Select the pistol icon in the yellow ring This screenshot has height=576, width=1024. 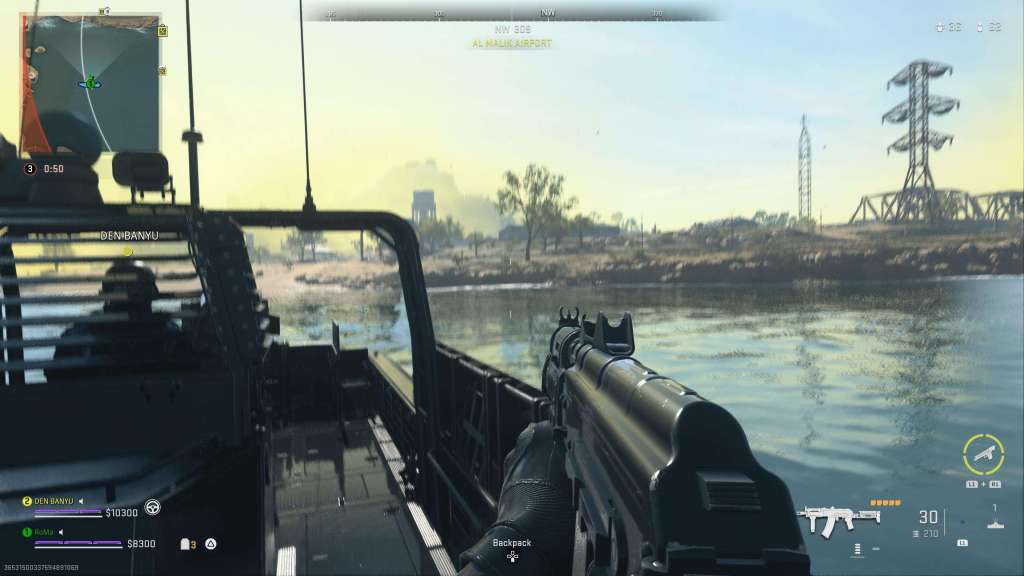coord(983,454)
